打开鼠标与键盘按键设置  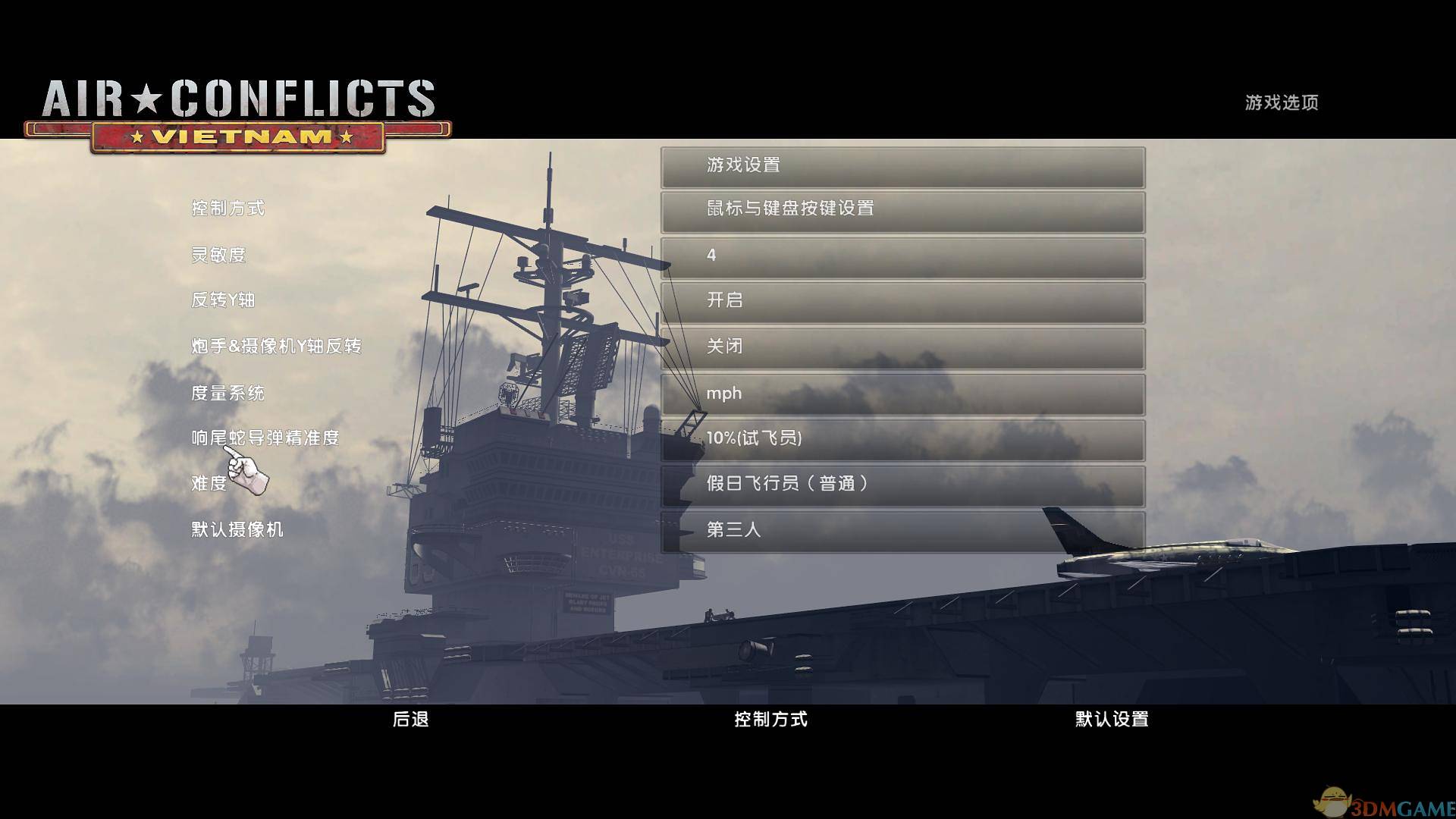pyautogui.click(x=902, y=210)
